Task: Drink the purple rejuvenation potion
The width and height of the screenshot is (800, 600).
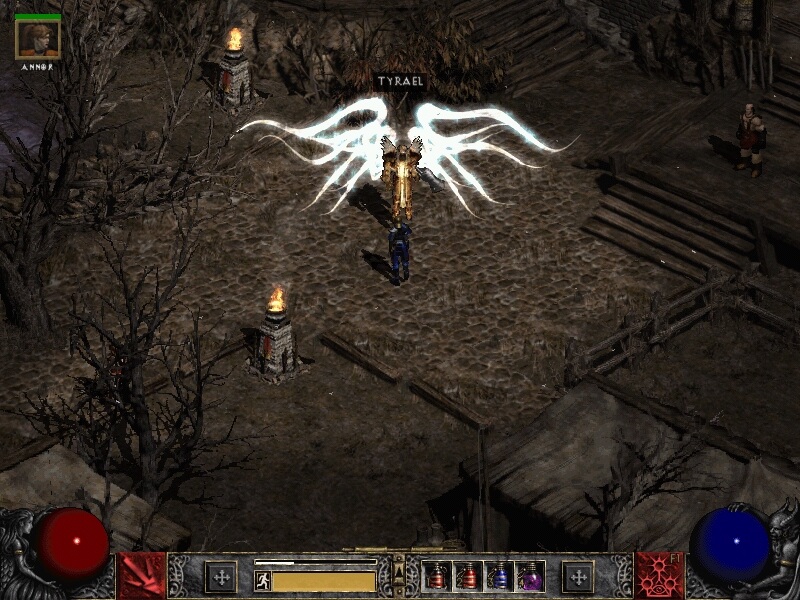Action: (x=530, y=577)
